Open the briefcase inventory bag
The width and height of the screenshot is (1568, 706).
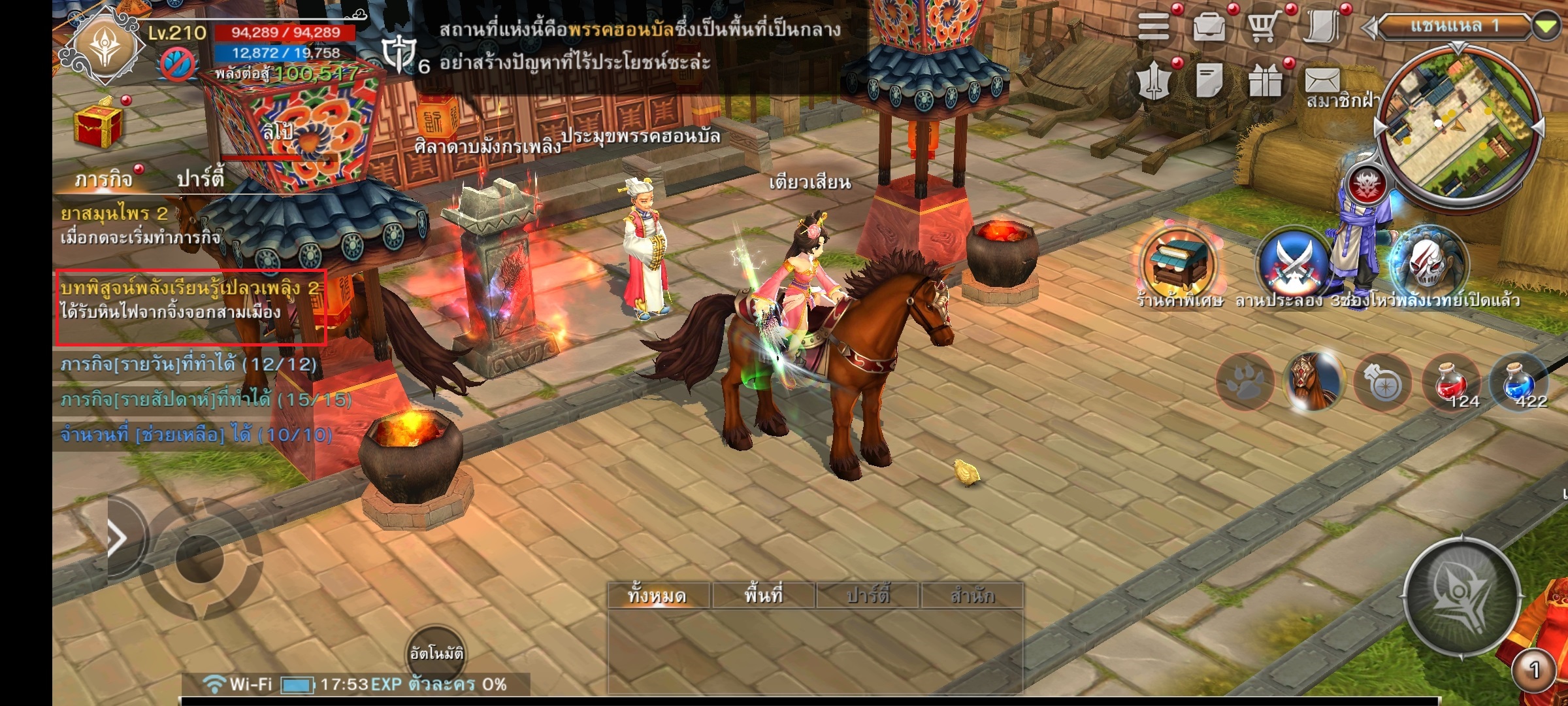tap(1209, 27)
